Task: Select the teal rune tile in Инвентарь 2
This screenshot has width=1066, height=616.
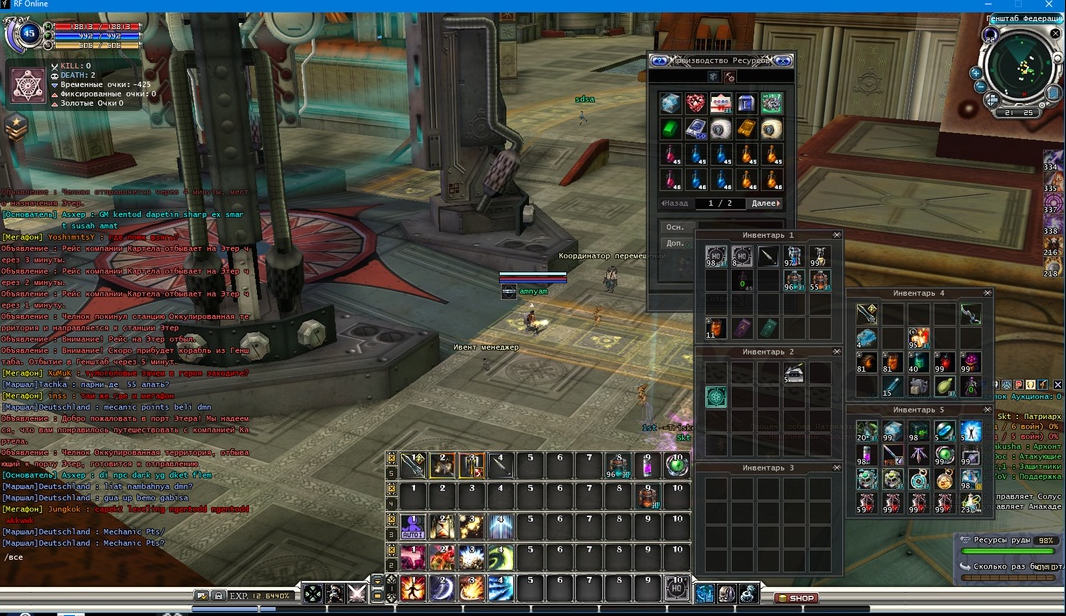Action: (715, 397)
